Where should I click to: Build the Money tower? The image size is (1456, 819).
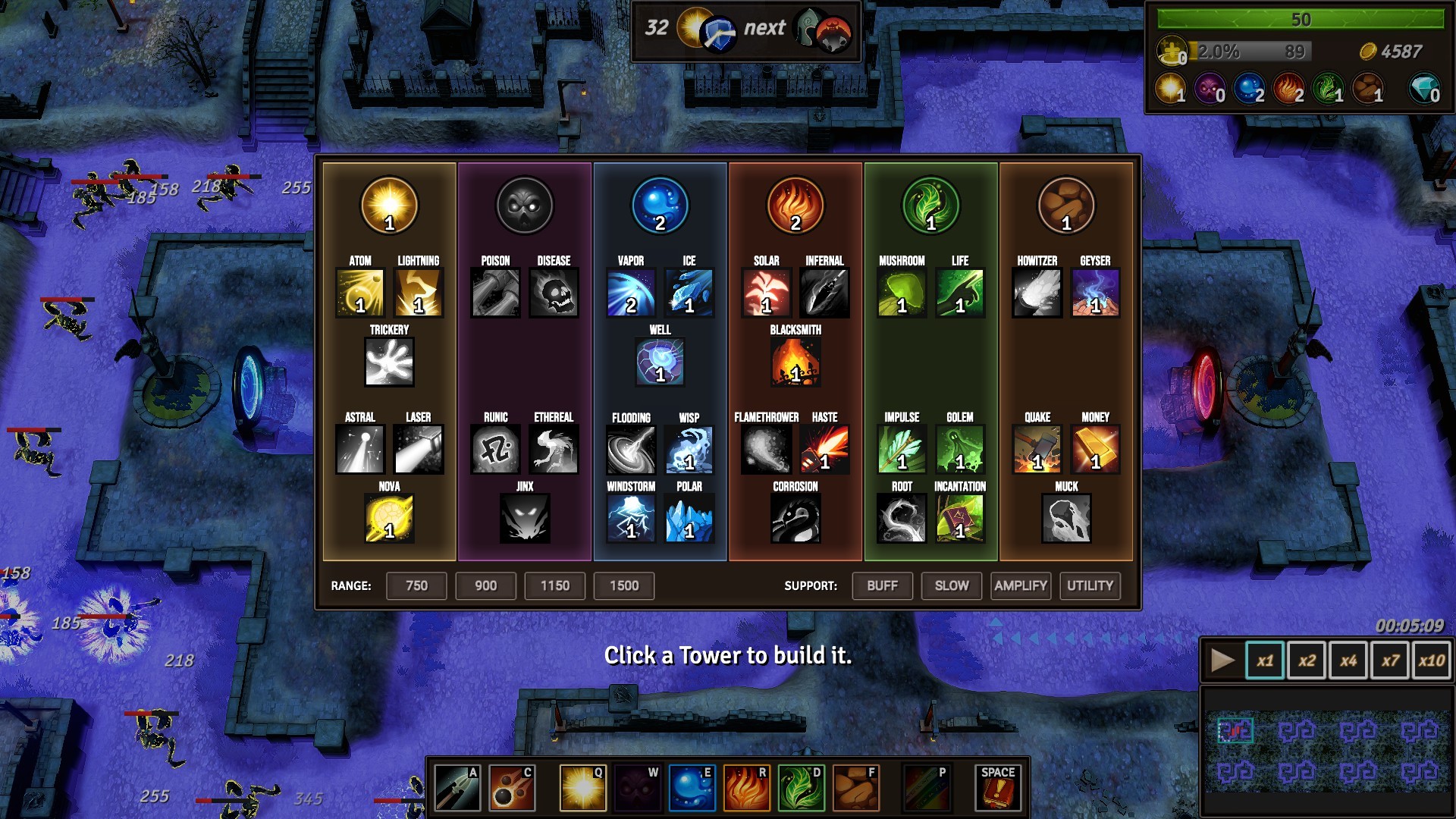[1095, 449]
